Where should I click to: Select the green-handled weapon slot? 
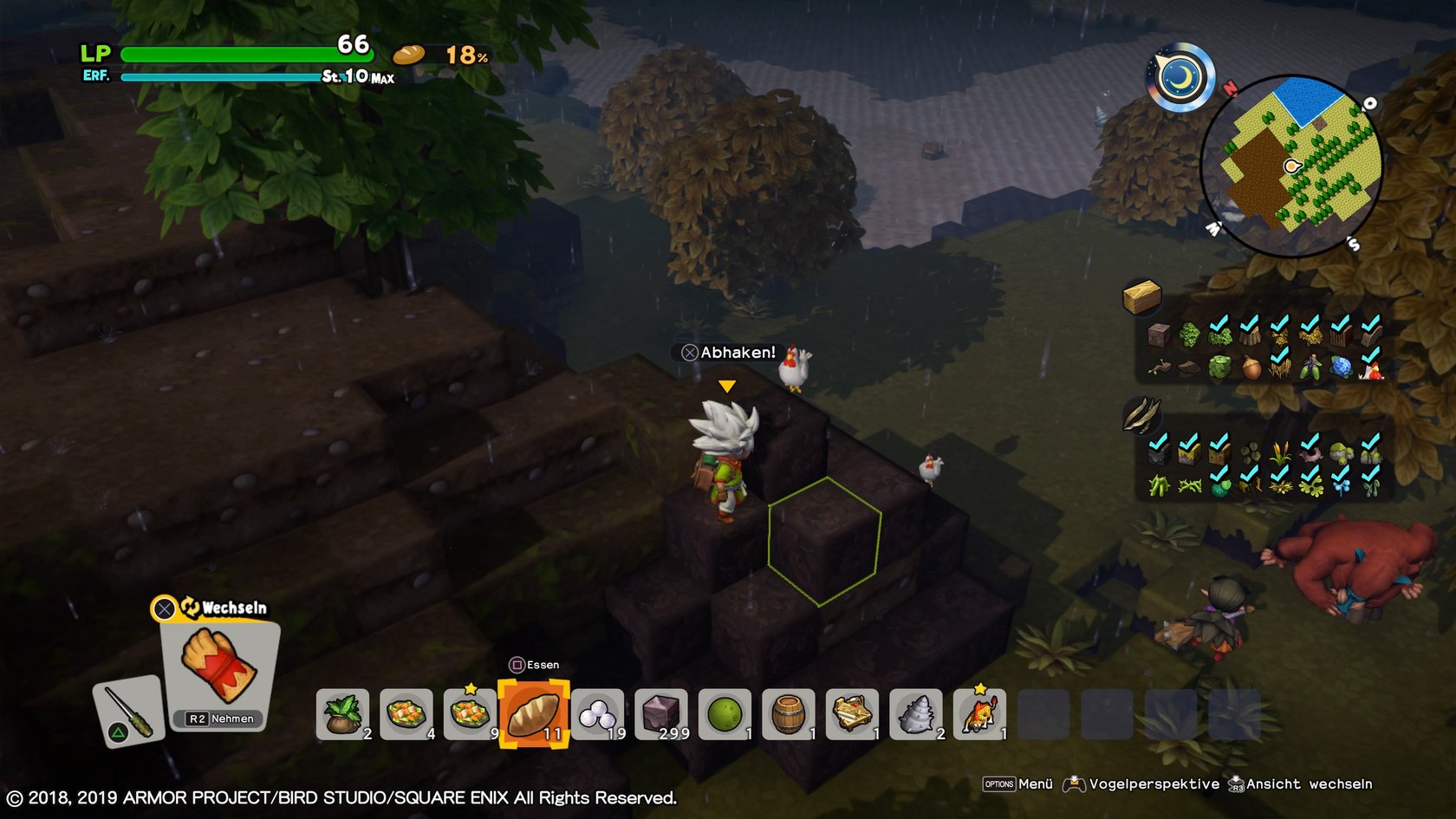128,711
